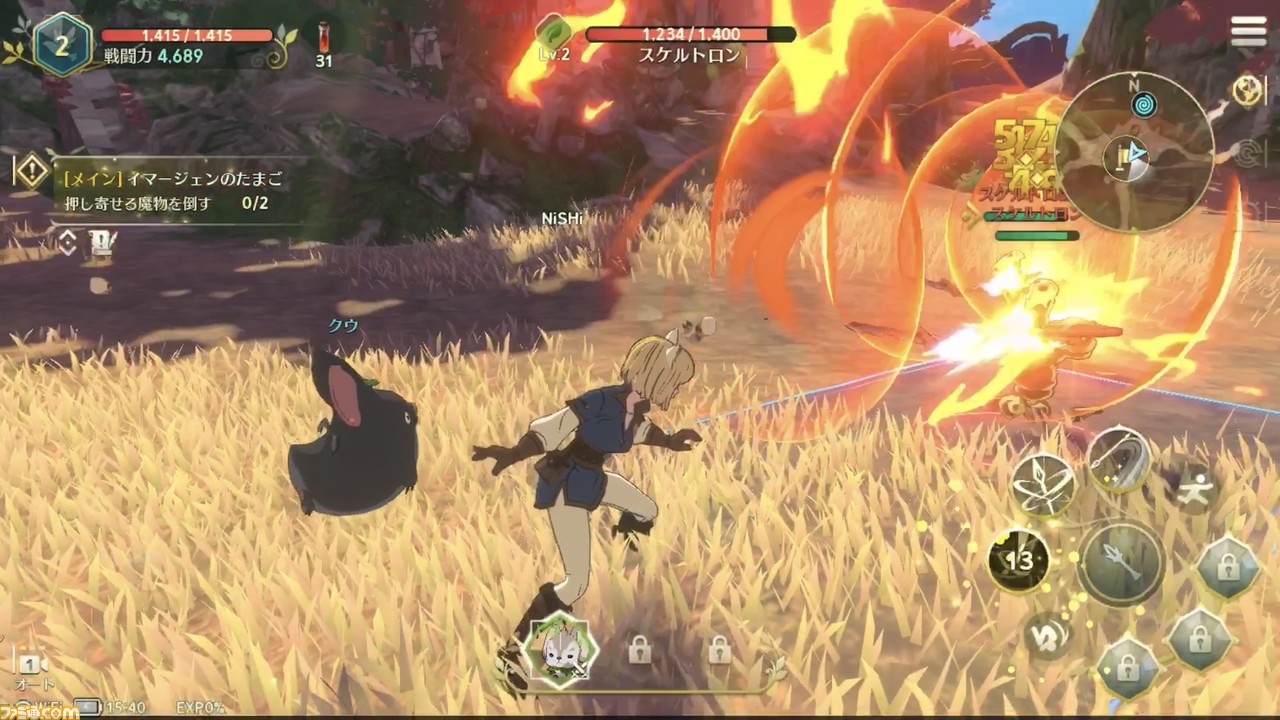
Task: Tap the main spear attack button
Action: (x=1120, y=562)
